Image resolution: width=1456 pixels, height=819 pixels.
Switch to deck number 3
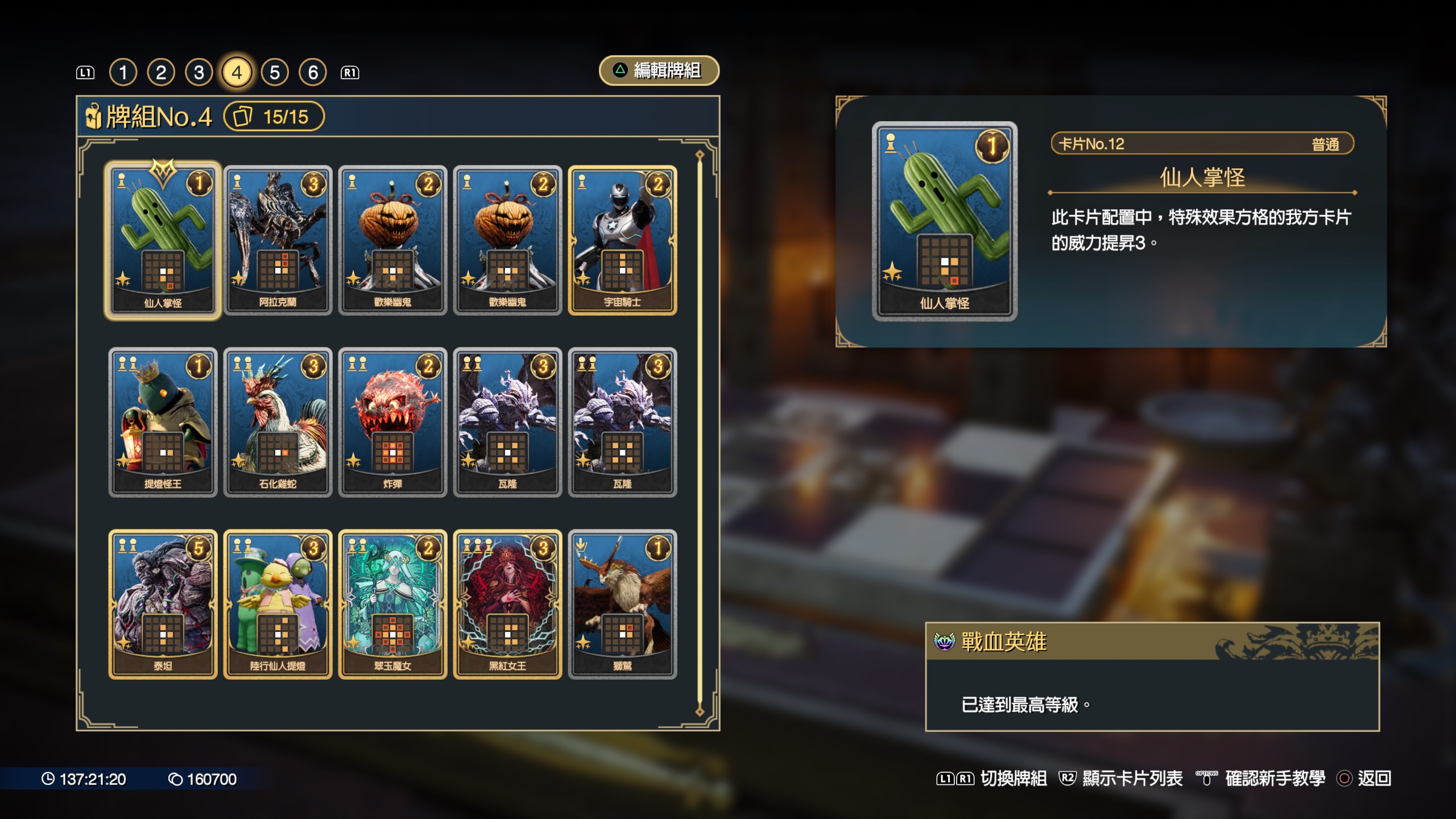199,72
